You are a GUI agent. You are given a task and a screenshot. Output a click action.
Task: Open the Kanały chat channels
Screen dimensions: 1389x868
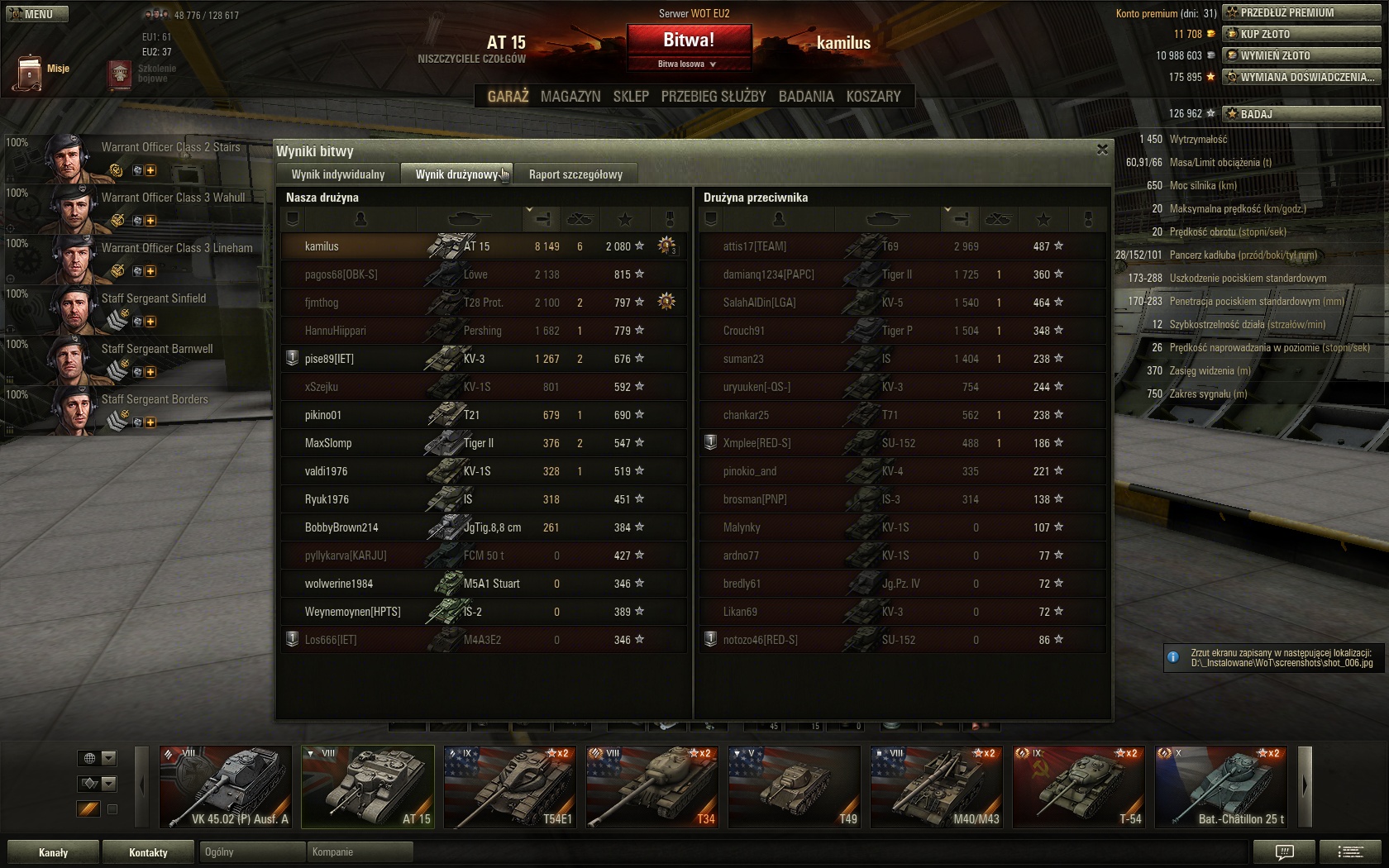pos(54,852)
